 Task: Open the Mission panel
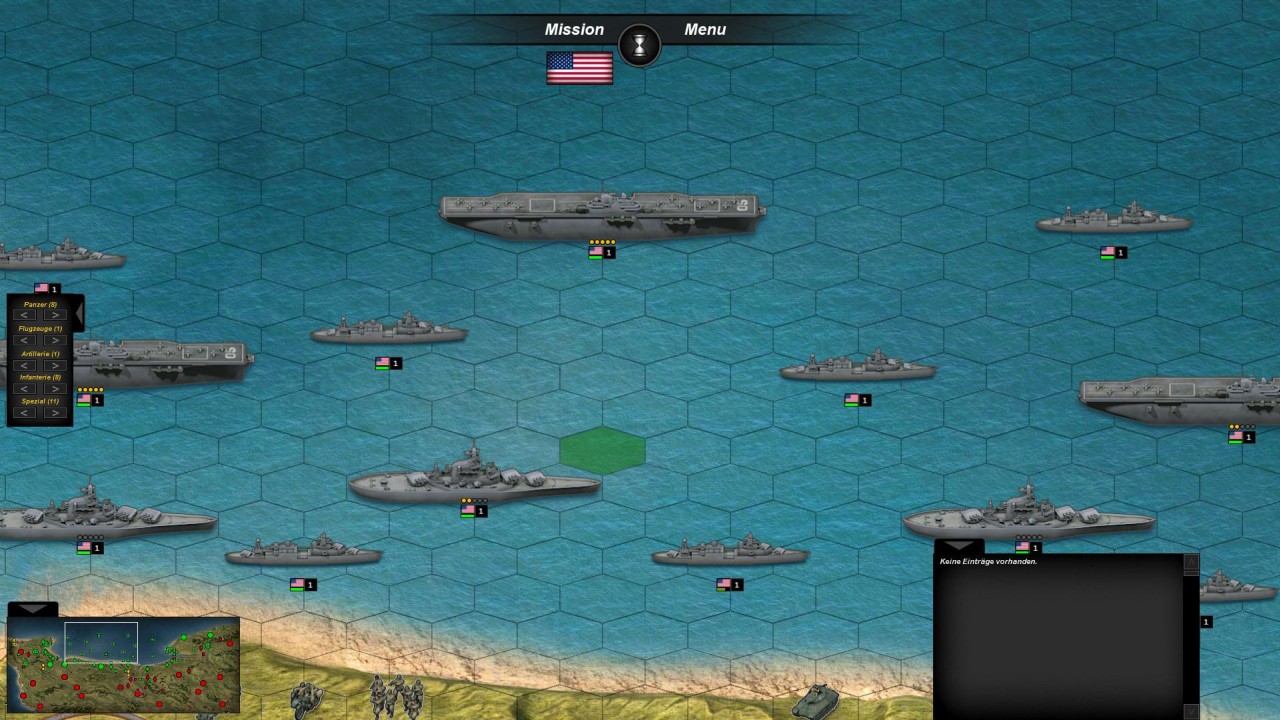[574, 30]
